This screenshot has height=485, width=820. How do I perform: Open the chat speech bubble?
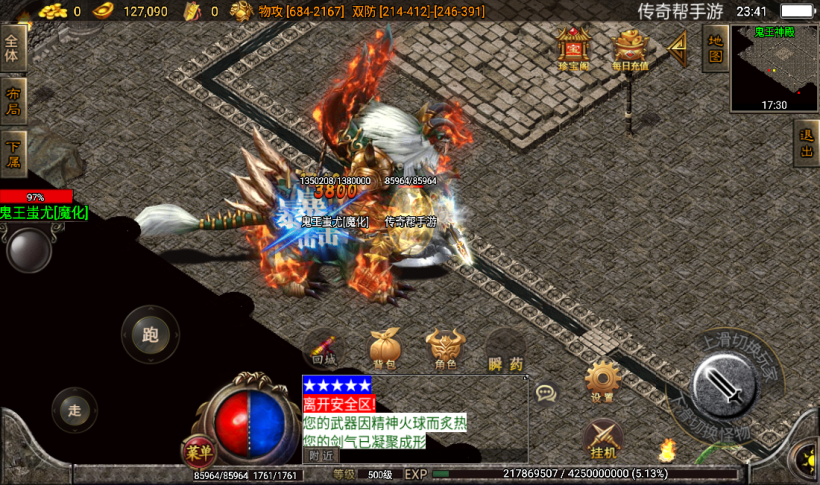tap(545, 393)
